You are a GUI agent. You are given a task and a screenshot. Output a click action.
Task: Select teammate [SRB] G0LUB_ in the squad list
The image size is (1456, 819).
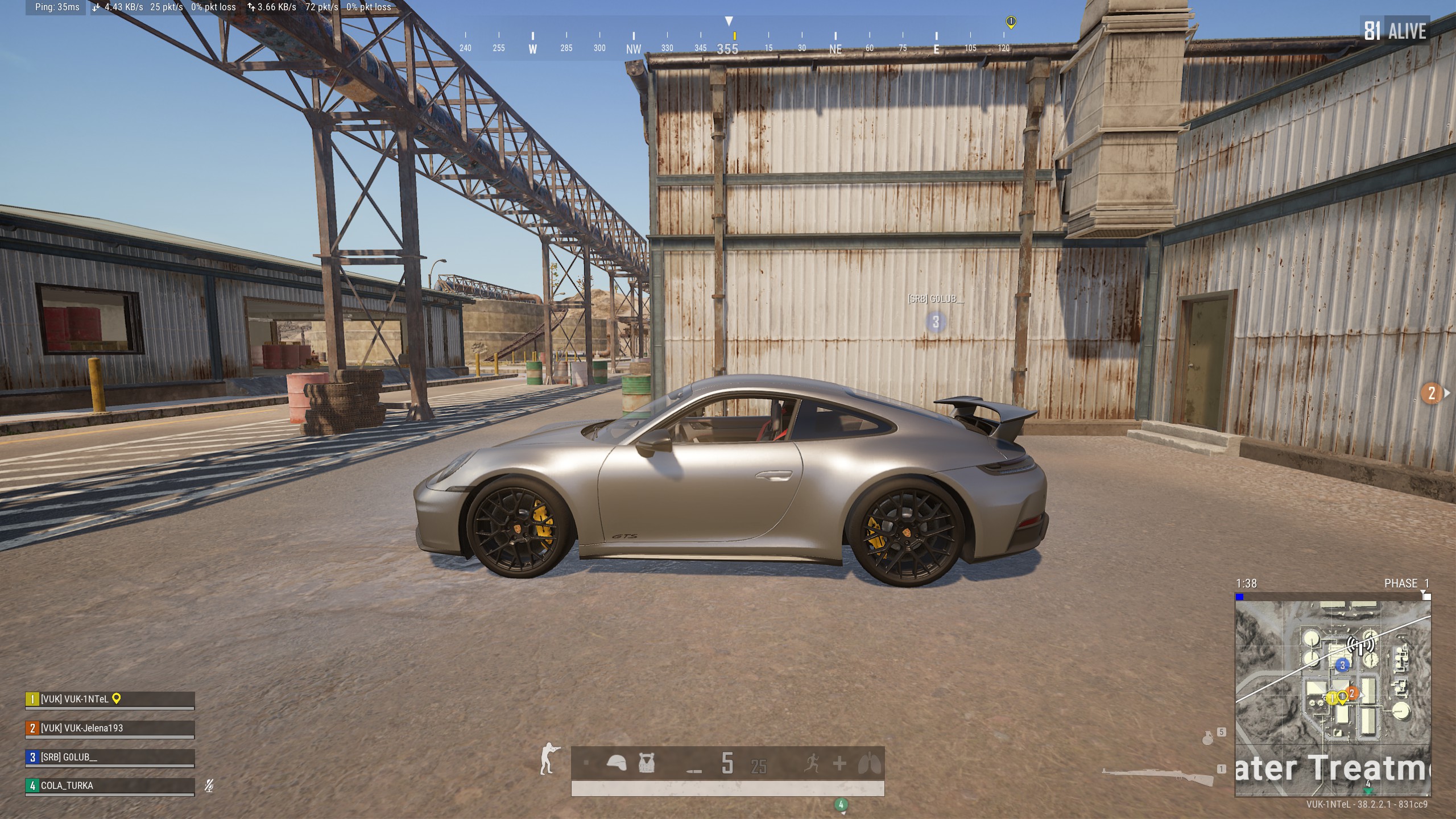pyautogui.click(x=109, y=757)
